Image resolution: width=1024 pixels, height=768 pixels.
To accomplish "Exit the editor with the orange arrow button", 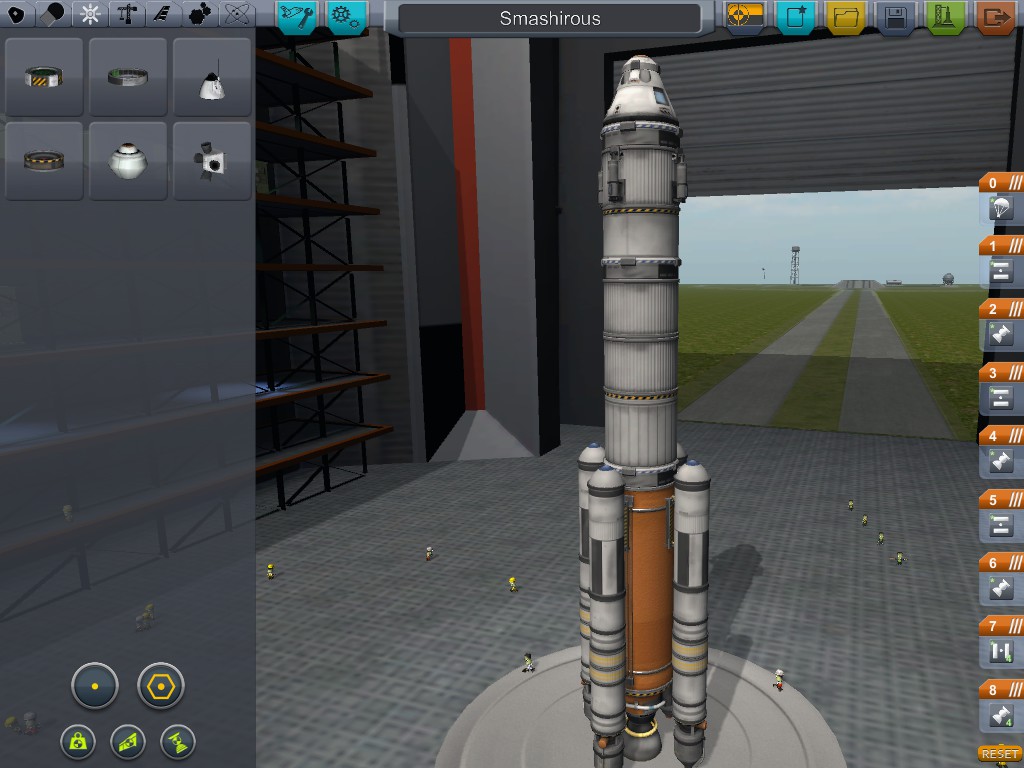I will (x=994, y=17).
